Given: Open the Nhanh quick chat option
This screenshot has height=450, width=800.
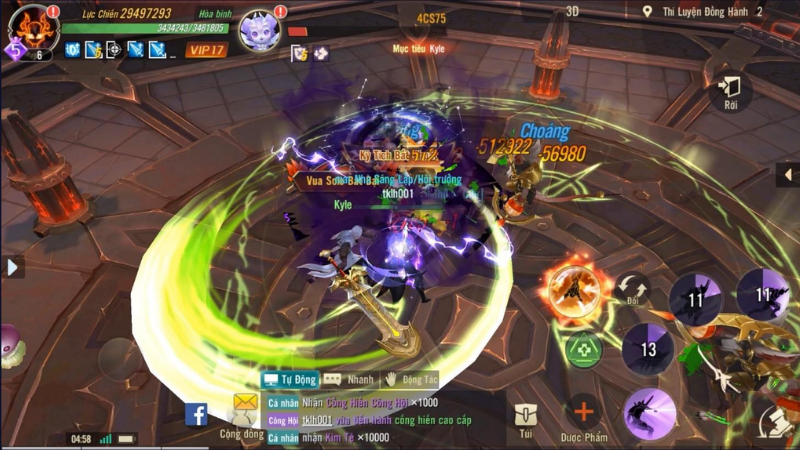Looking at the screenshot, I should click(349, 379).
